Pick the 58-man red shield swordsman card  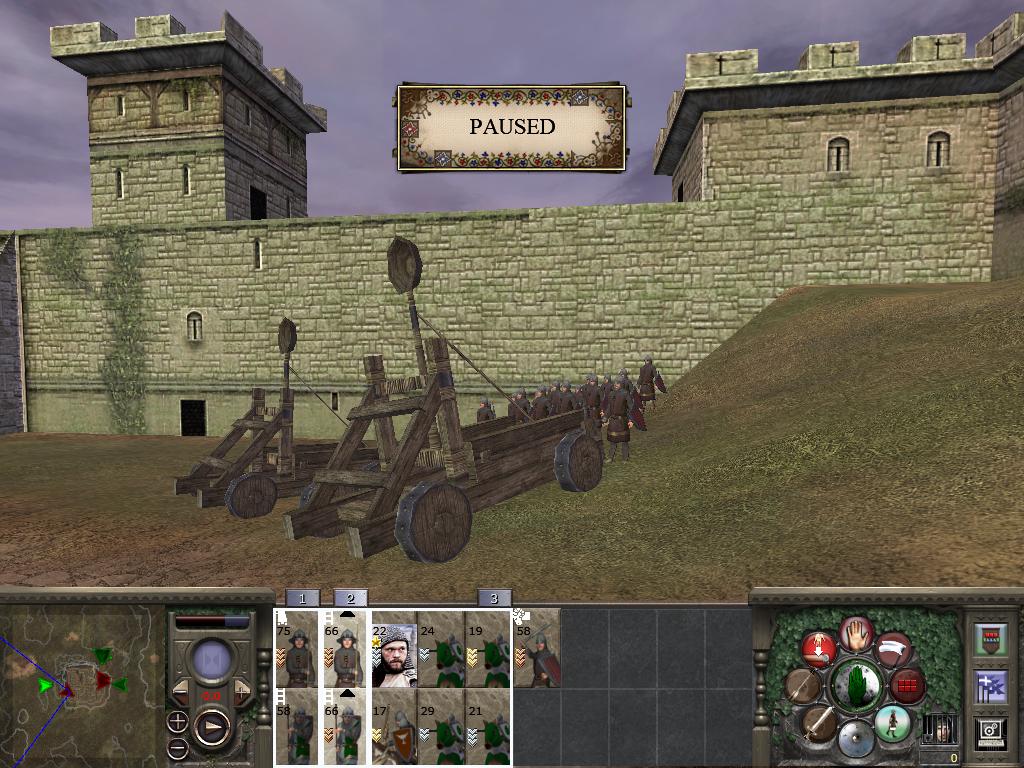[x=538, y=650]
